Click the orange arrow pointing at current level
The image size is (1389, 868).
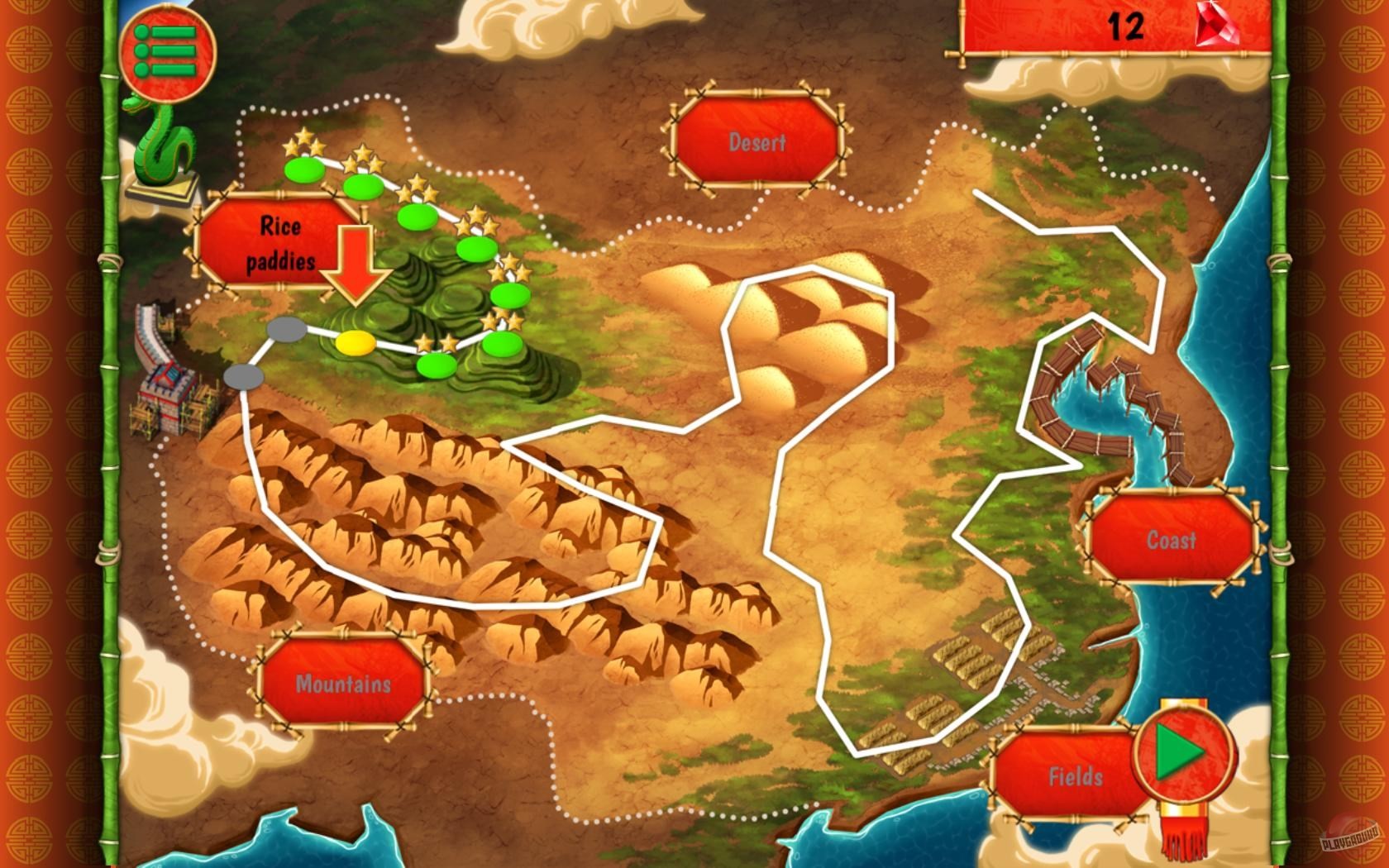(x=356, y=265)
